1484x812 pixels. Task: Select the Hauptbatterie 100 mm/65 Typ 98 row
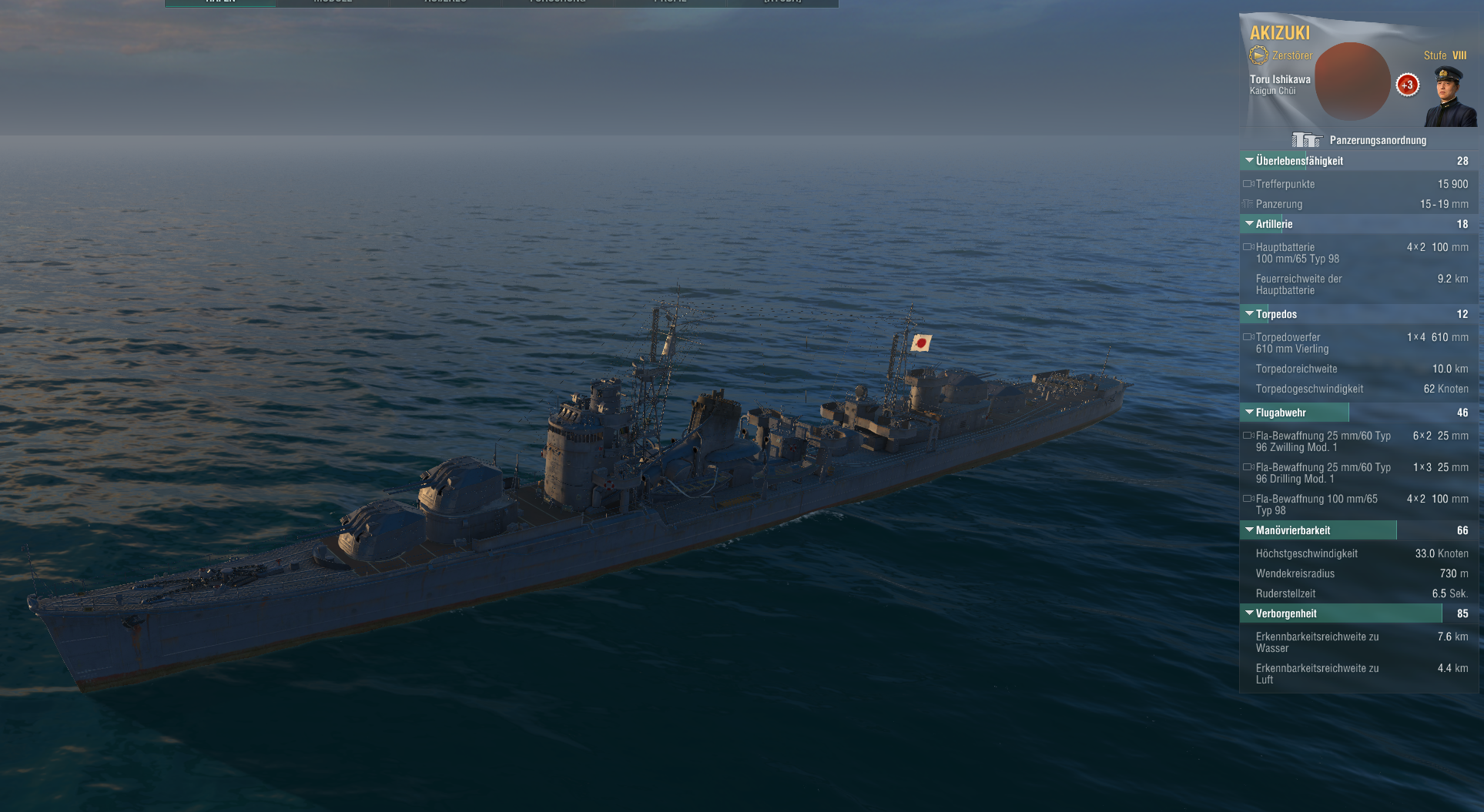(1355, 253)
